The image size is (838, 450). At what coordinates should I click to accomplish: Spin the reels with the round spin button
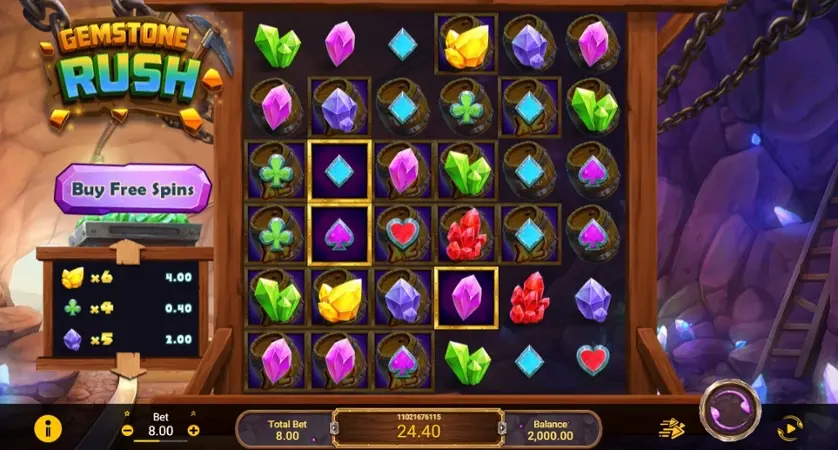(729, 411)
